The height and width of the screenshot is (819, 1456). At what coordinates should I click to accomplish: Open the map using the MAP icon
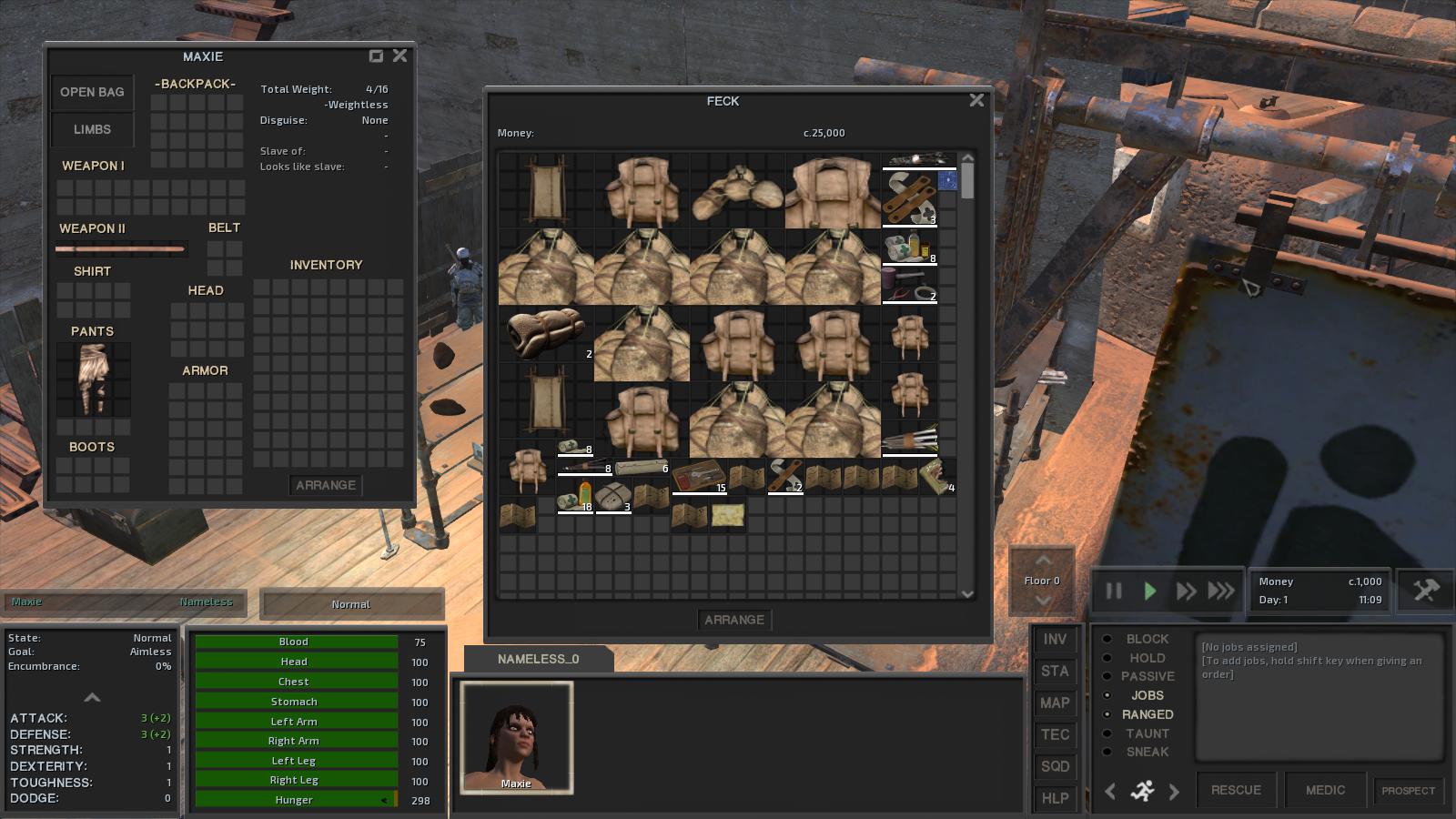tap(1056, 703)
